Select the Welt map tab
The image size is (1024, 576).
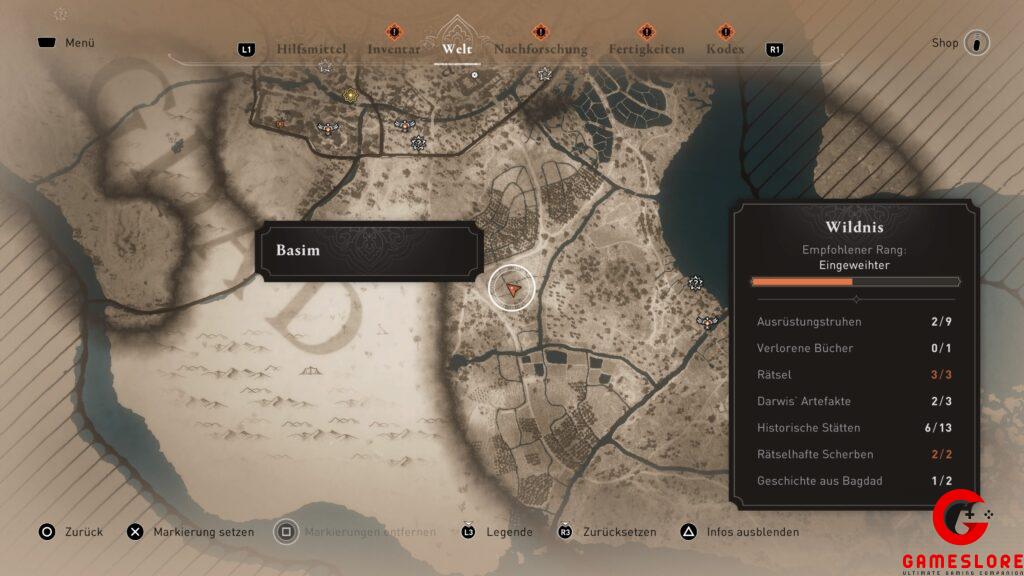coord(456,49)
